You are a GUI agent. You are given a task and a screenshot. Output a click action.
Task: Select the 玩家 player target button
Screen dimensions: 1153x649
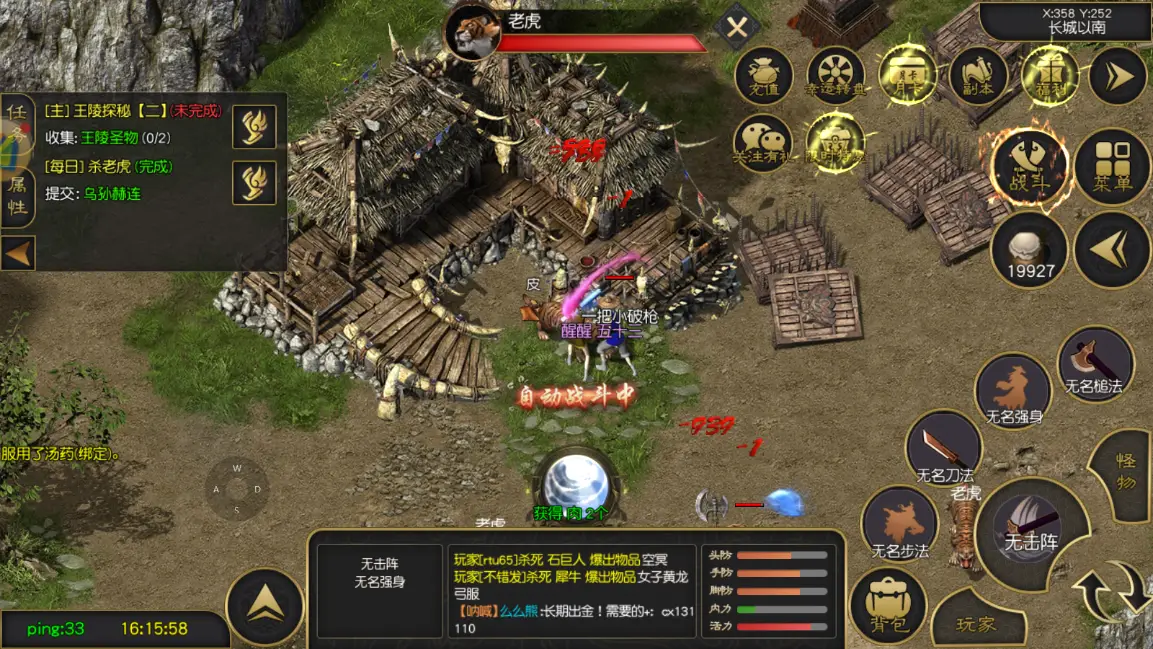point(977,624)
